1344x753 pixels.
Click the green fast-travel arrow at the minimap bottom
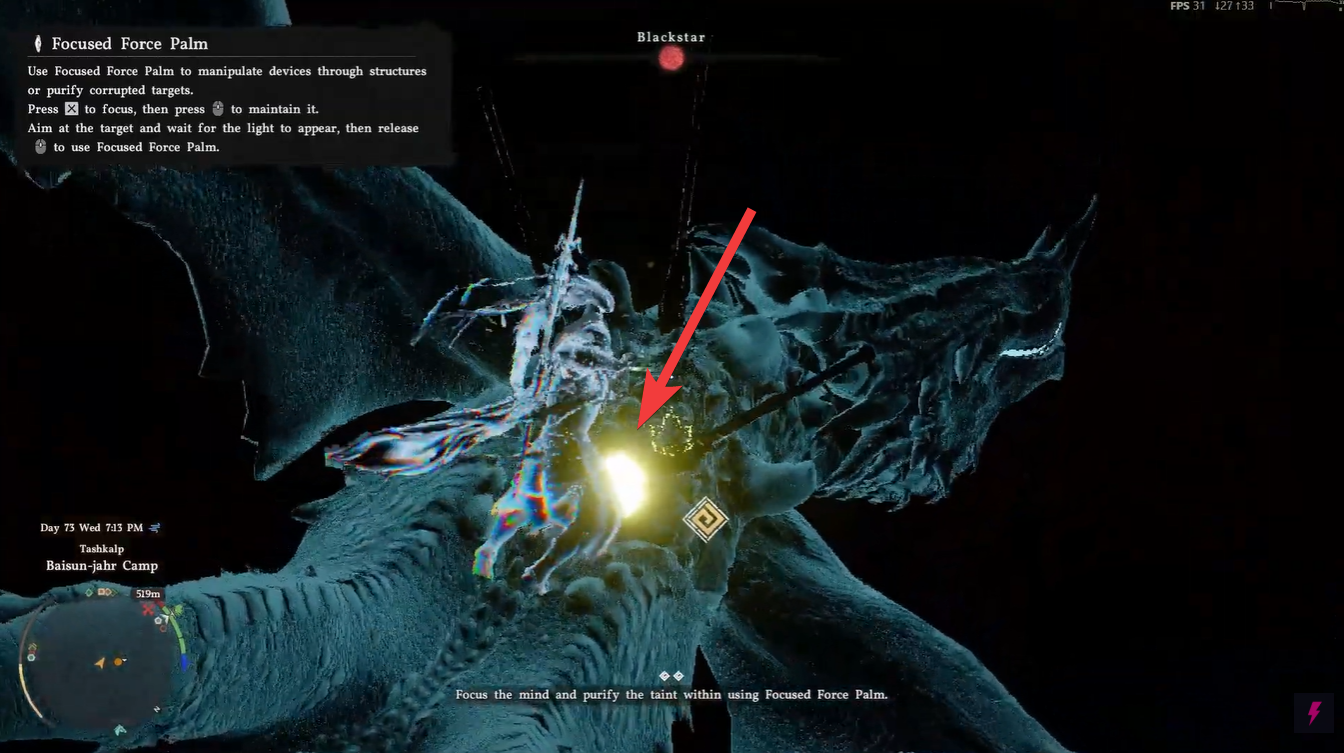coord(118,729)
